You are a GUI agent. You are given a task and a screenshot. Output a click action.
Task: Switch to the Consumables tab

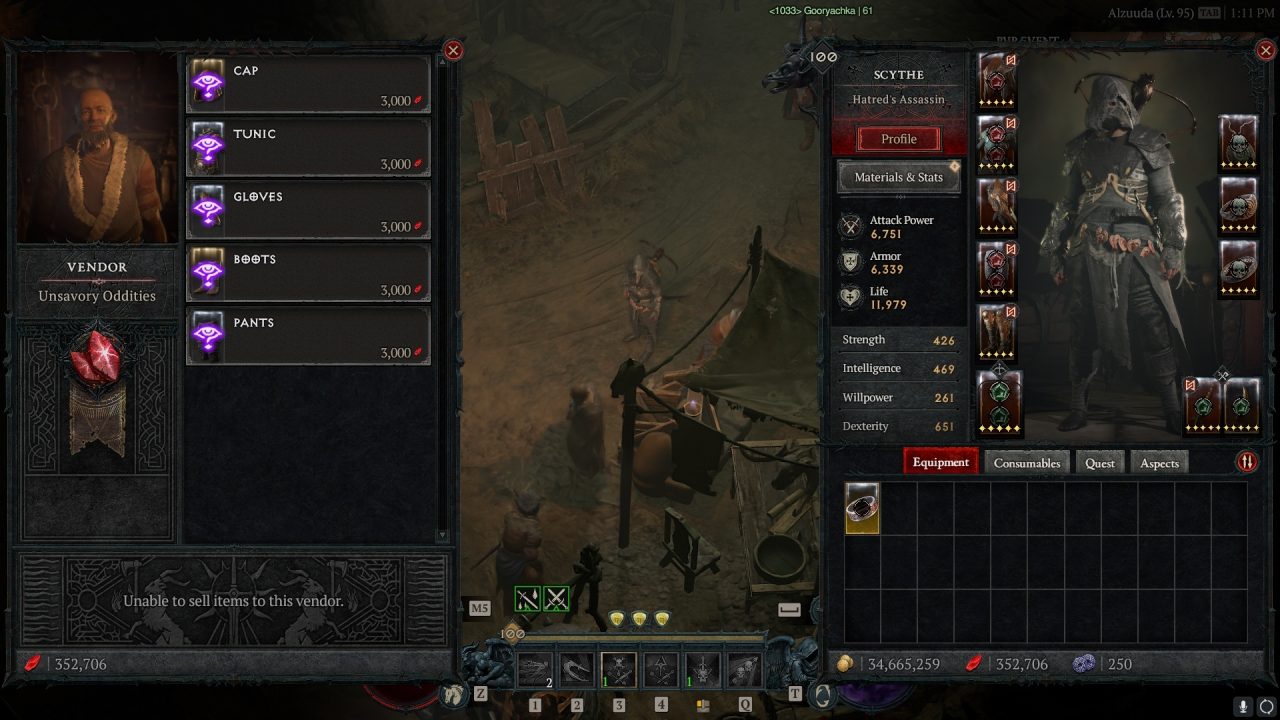tap(1026, 462)
